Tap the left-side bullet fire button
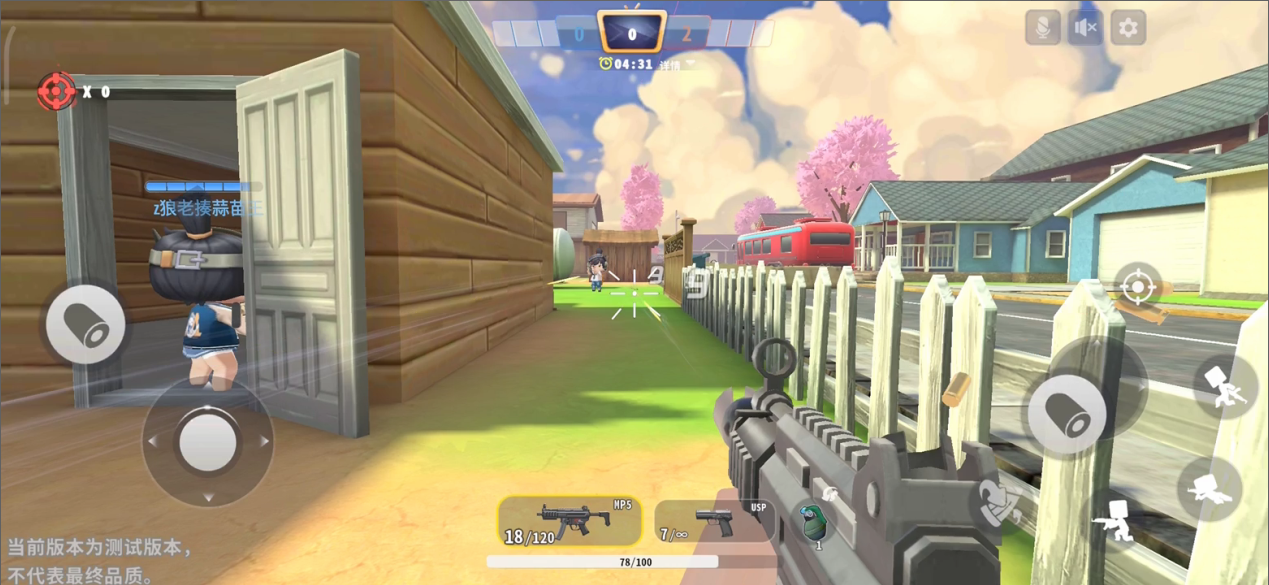Viewport: 1269px width, 585px height. pos(86,323)
